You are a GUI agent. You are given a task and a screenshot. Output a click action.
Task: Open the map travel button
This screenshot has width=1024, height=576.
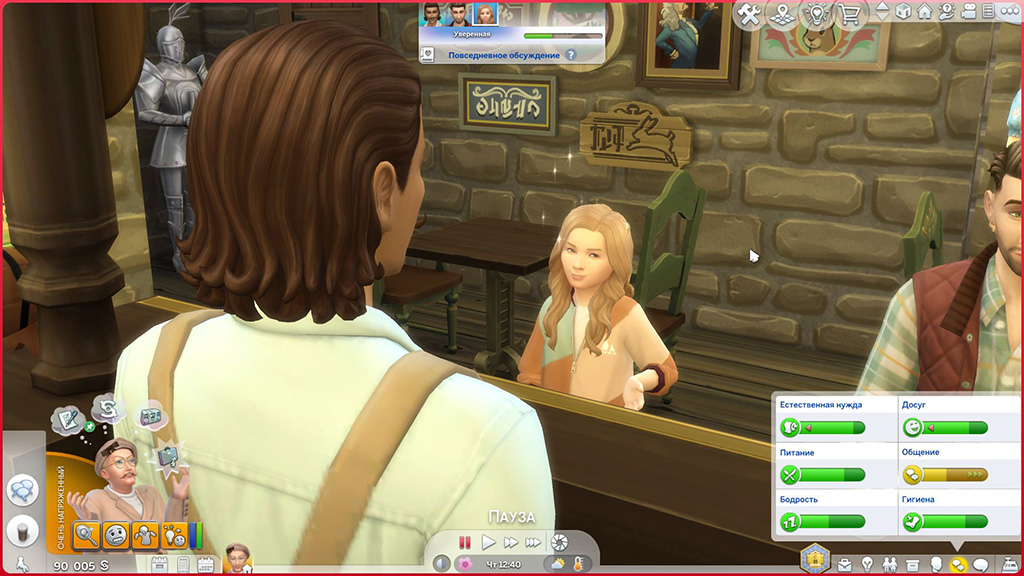point(783,14)
